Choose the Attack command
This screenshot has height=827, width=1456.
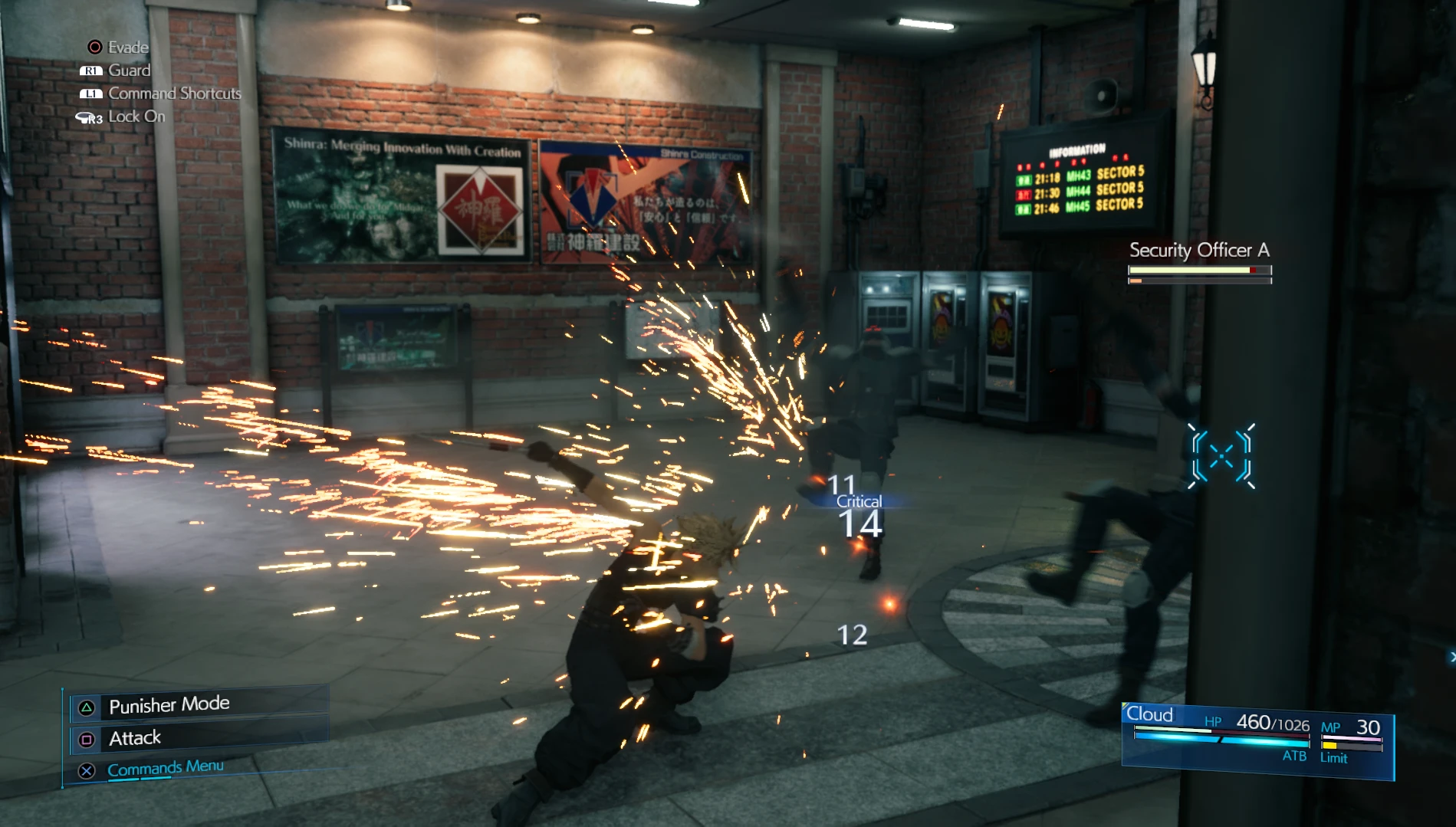[x=135, y=738]
